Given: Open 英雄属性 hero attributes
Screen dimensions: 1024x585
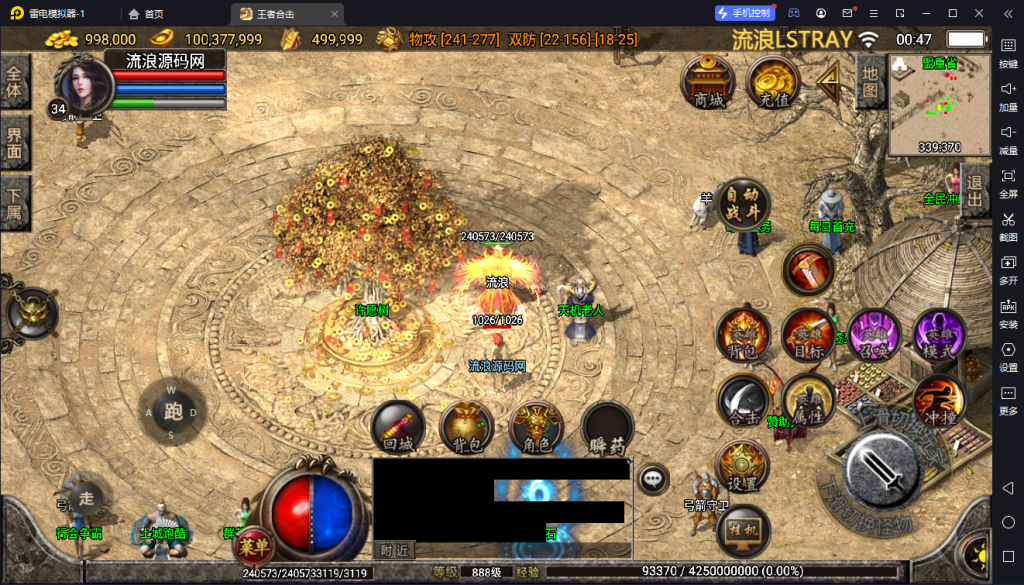Looking at the screenshot, I should click(x=808, y=400).
